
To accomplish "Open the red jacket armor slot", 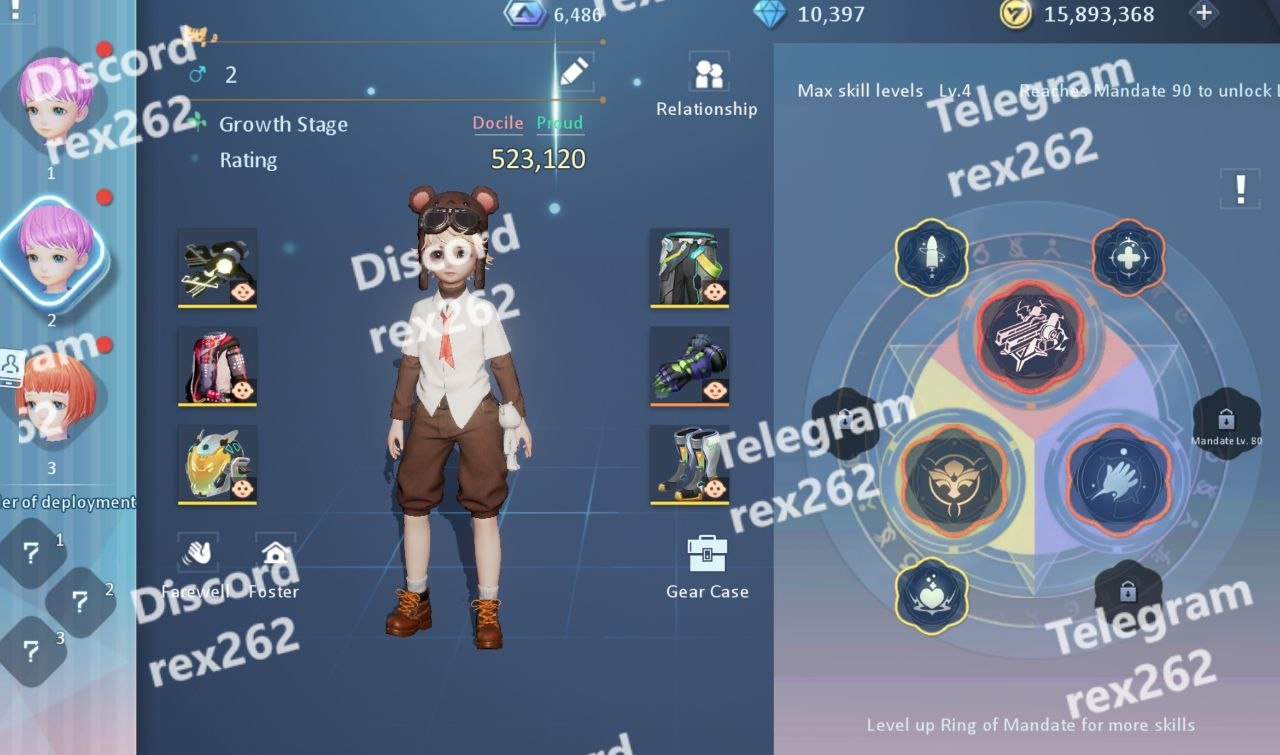I will tap(218, 366).
